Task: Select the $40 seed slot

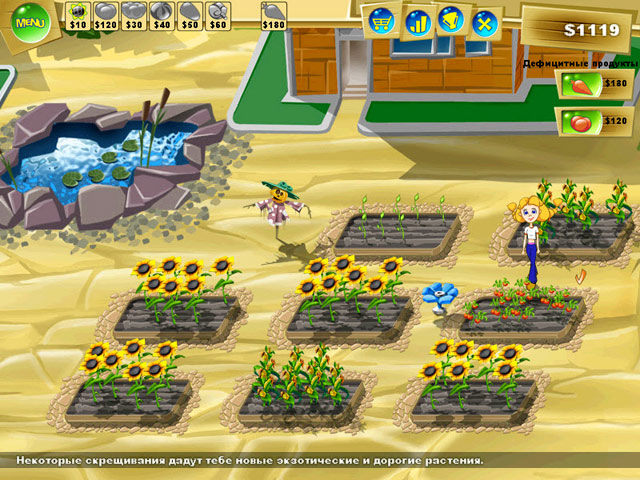Action: pyautogui.click(x=162, y=14)
